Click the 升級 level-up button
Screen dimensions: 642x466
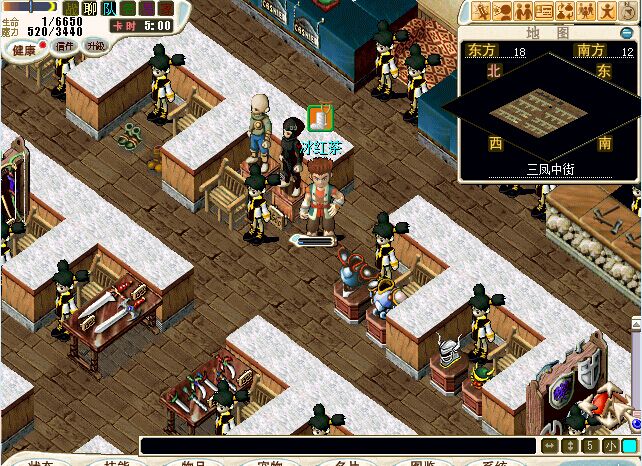96,46
